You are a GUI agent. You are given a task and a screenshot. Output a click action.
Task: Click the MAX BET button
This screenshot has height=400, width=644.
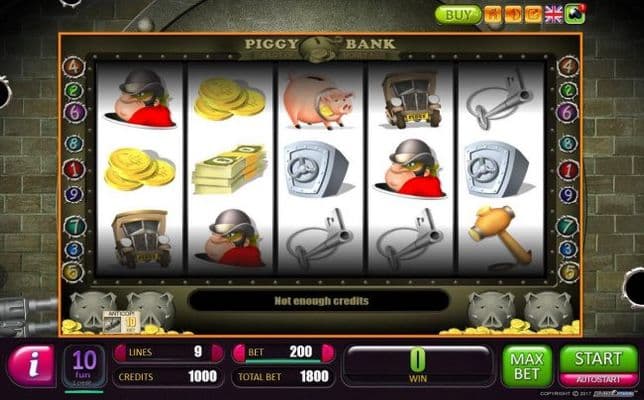point(526,365)
